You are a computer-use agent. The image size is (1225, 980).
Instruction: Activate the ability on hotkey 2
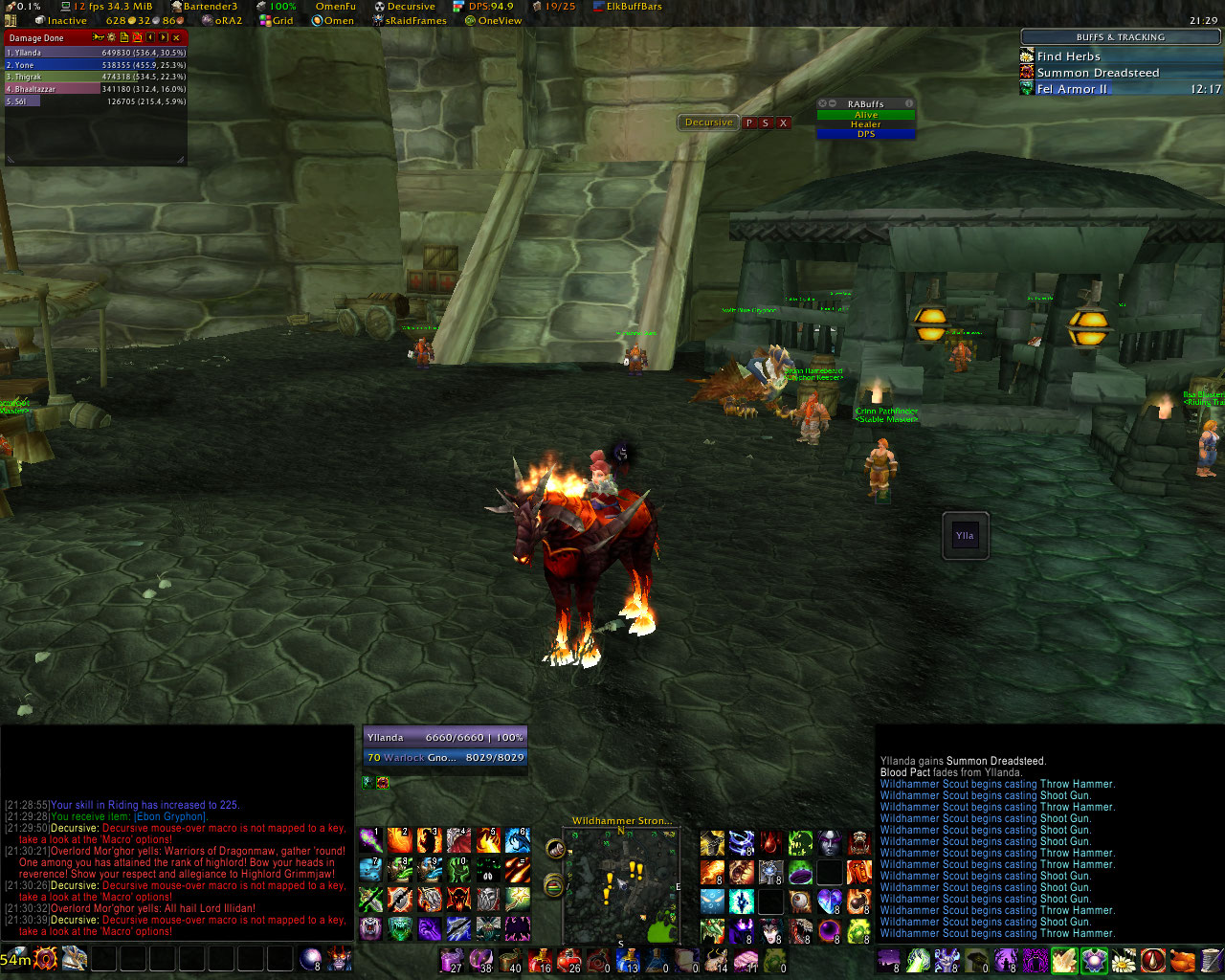pos(400,841)
